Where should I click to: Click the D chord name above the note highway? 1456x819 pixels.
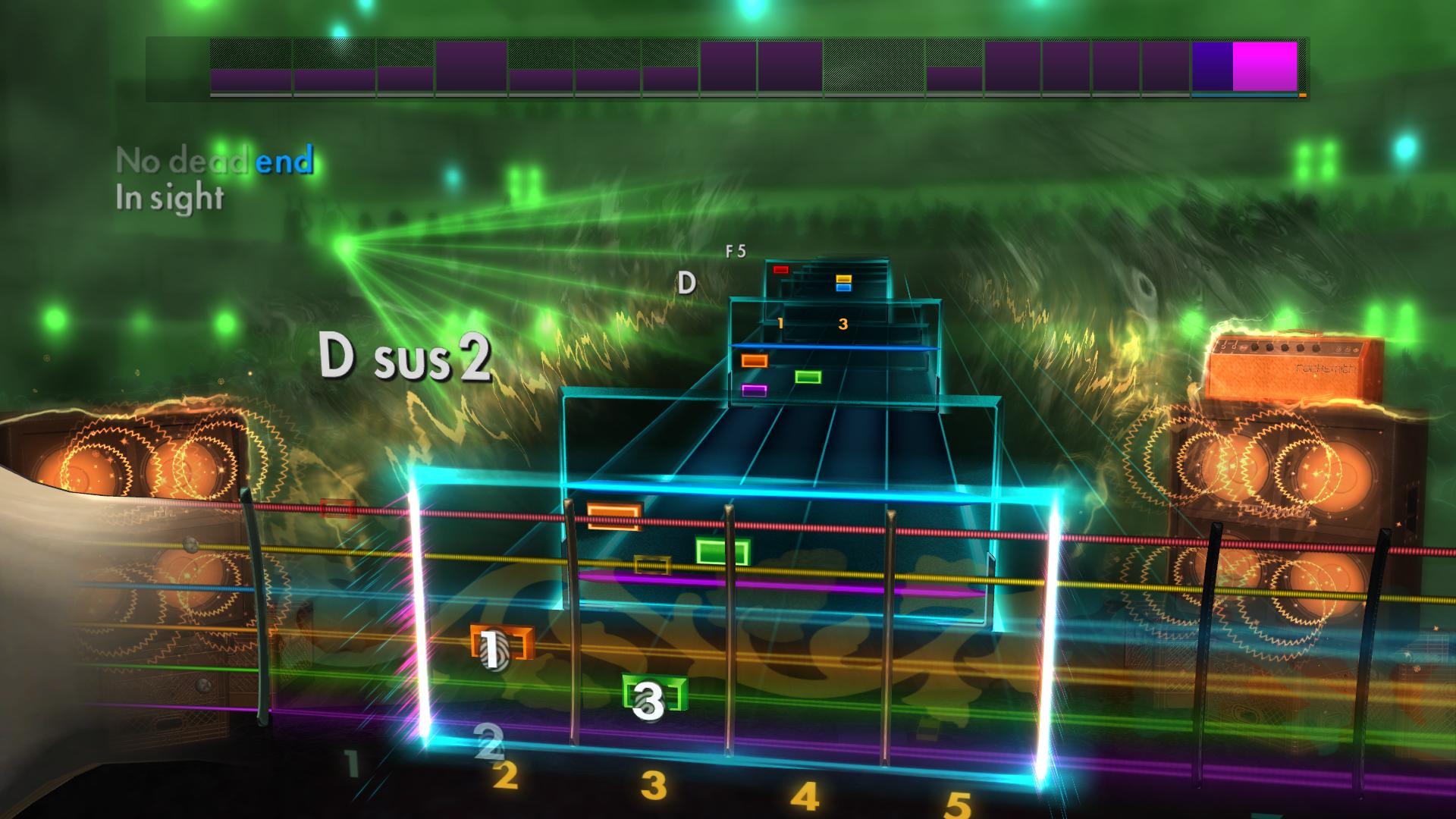pyautogui.click(x=686, y=282)
